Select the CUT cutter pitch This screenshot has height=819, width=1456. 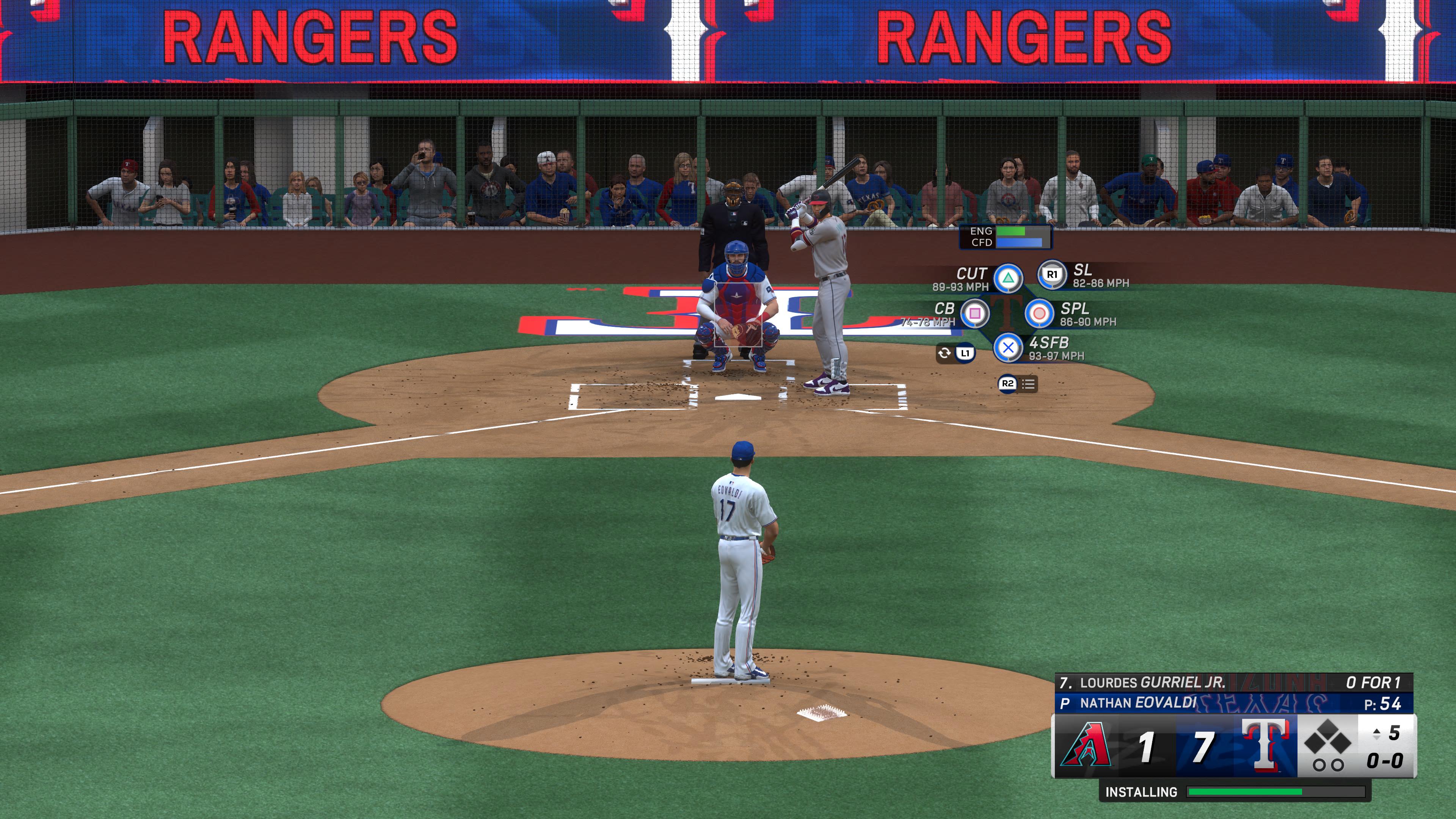coord(1008,278)
